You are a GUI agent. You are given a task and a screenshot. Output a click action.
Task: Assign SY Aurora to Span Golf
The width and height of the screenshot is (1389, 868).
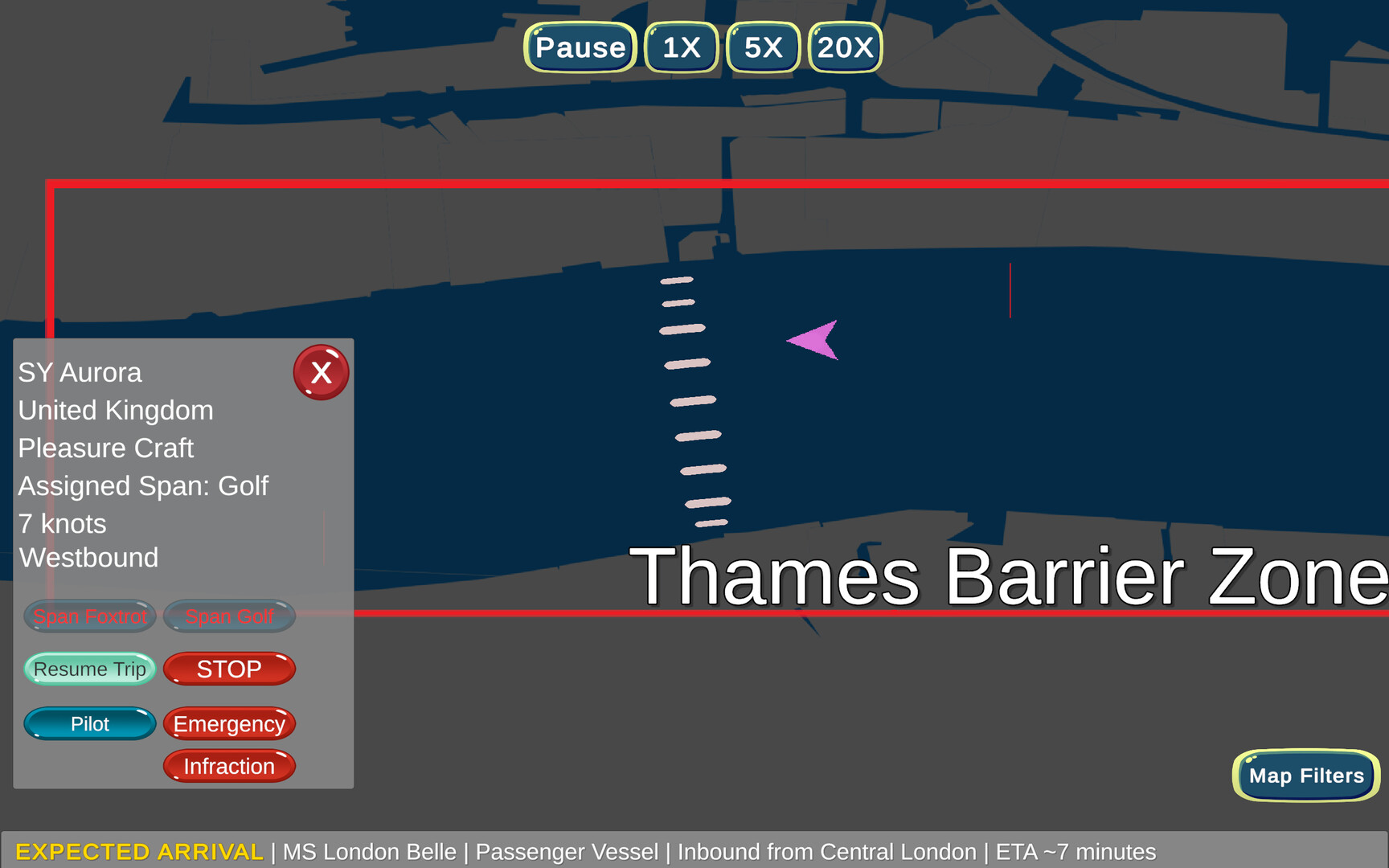pos(229,616)
